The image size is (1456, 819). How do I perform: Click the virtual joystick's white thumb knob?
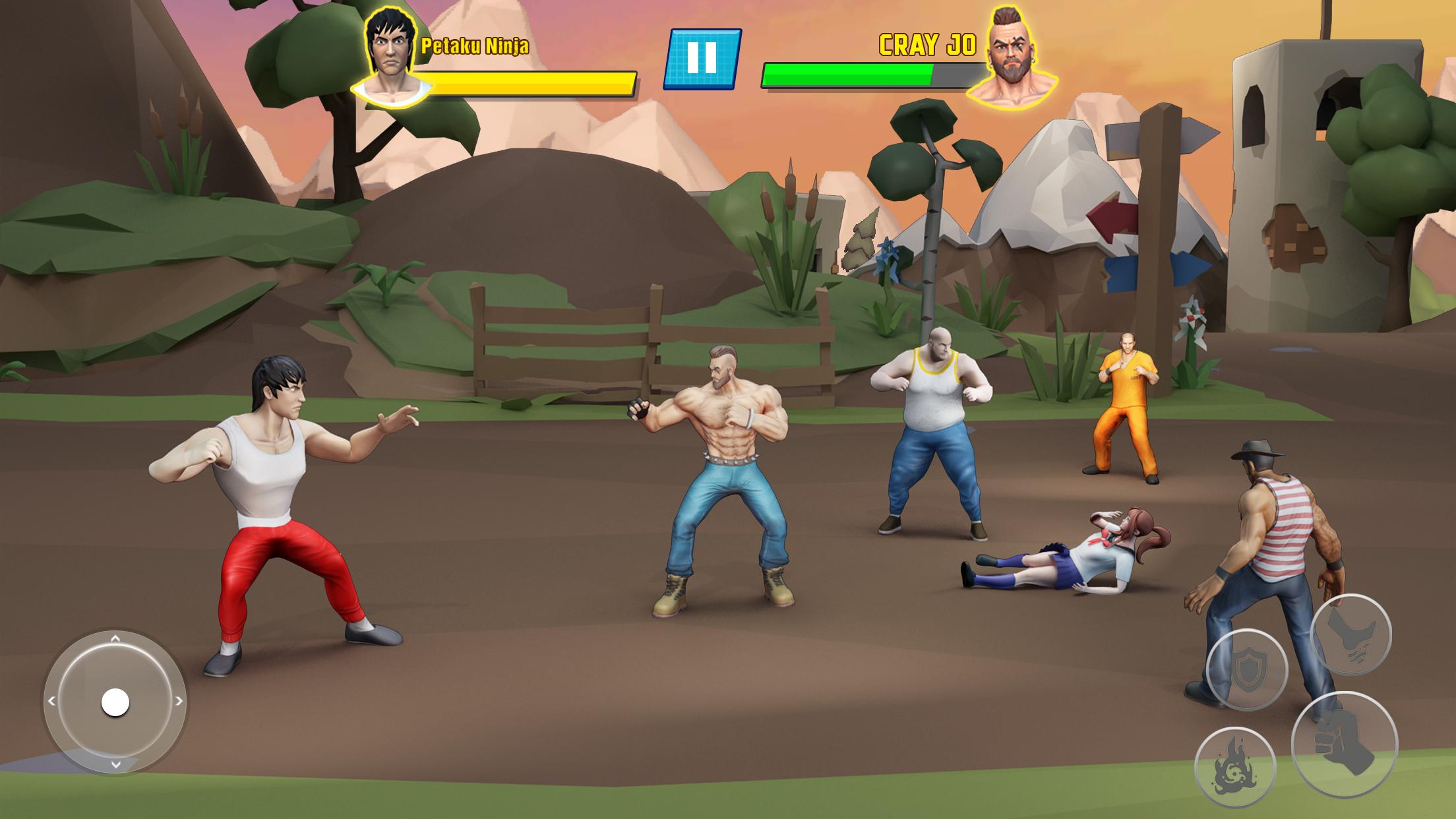point(115,702)
